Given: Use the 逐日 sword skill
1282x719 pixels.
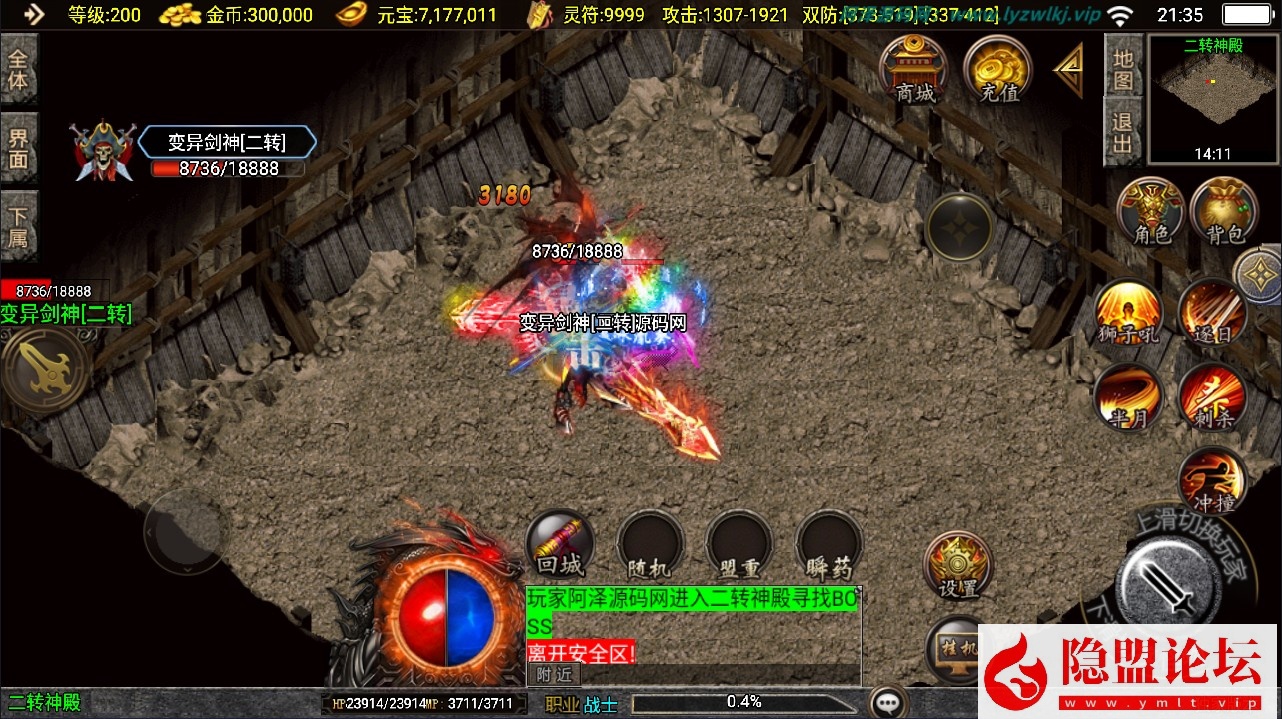Looking at the screenshot, I should (x=1212, y=313).
